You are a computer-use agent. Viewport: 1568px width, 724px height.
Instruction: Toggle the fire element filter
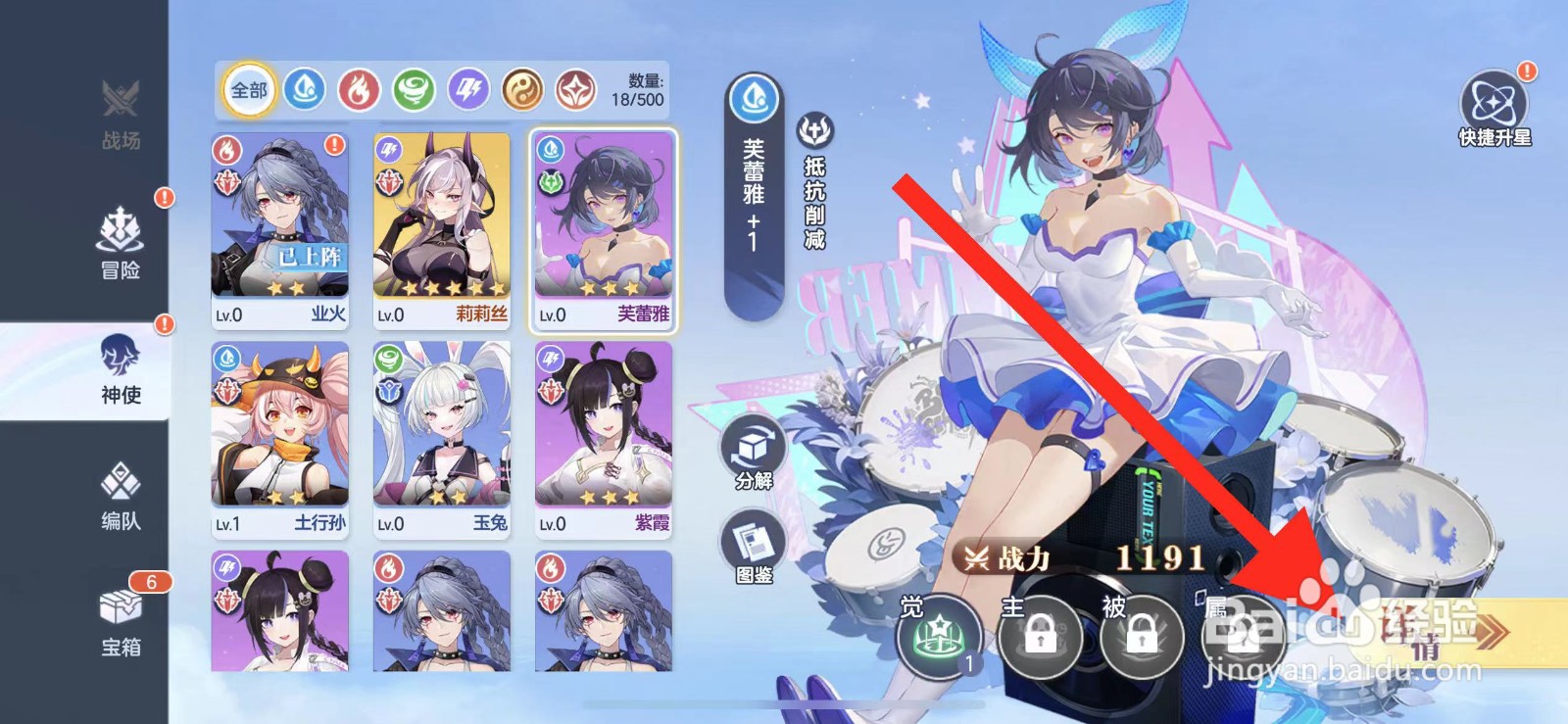coord(359,90)
